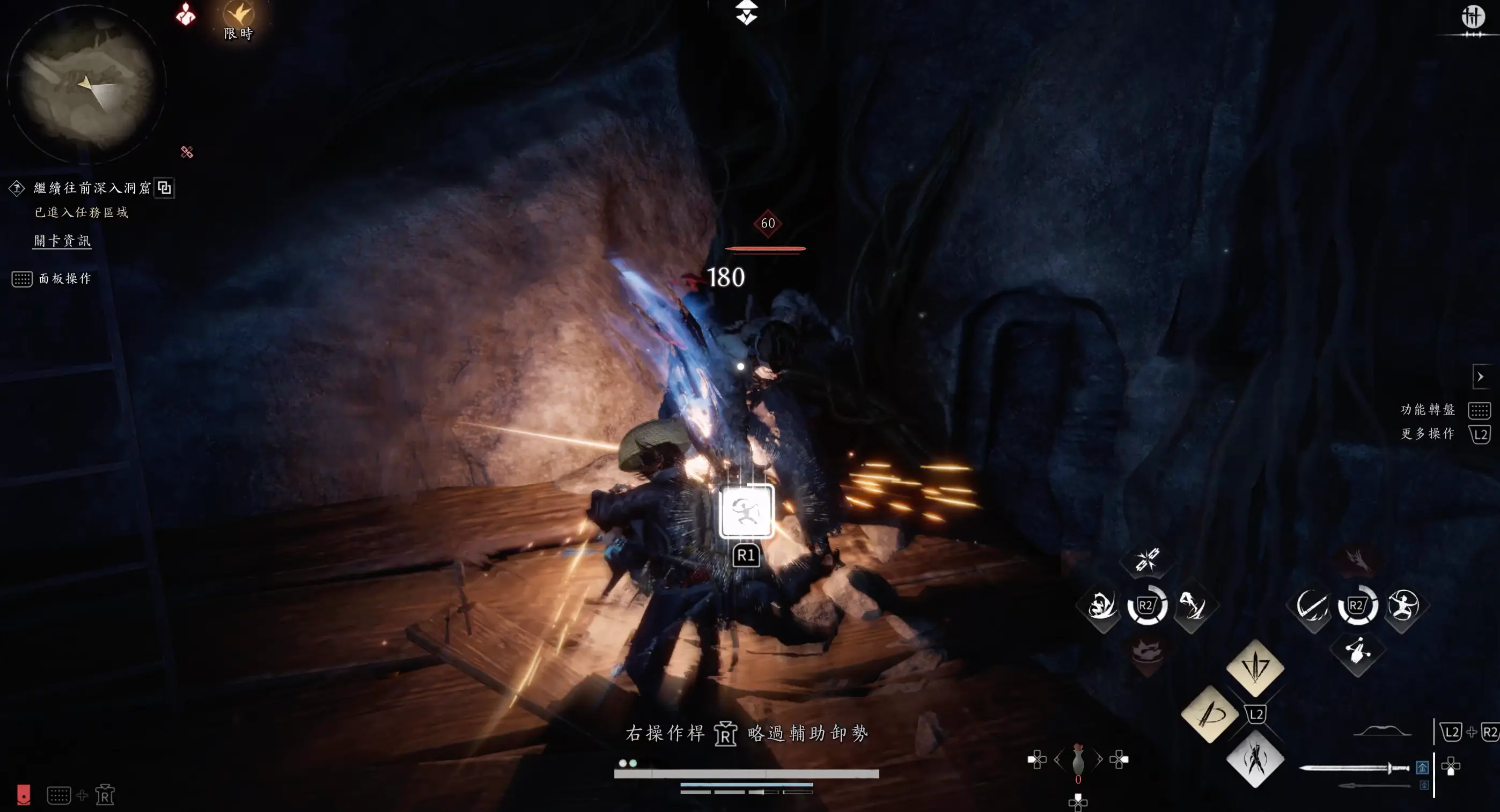Select the bow ranged weapon slot
This screenshot has height=812, width=1500.
point(1382,732)
